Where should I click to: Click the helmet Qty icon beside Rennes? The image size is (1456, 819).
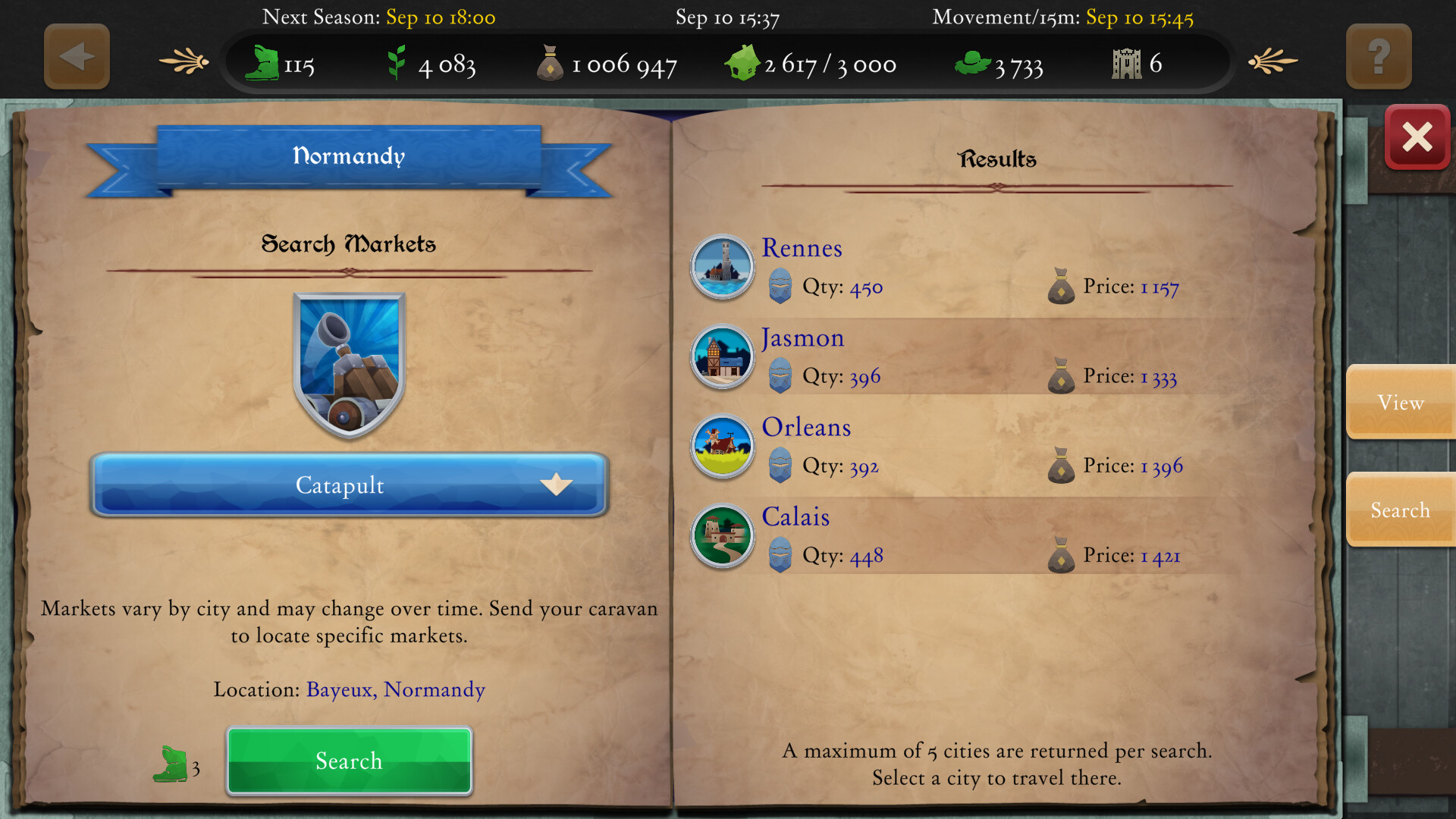tap(780, 287)
